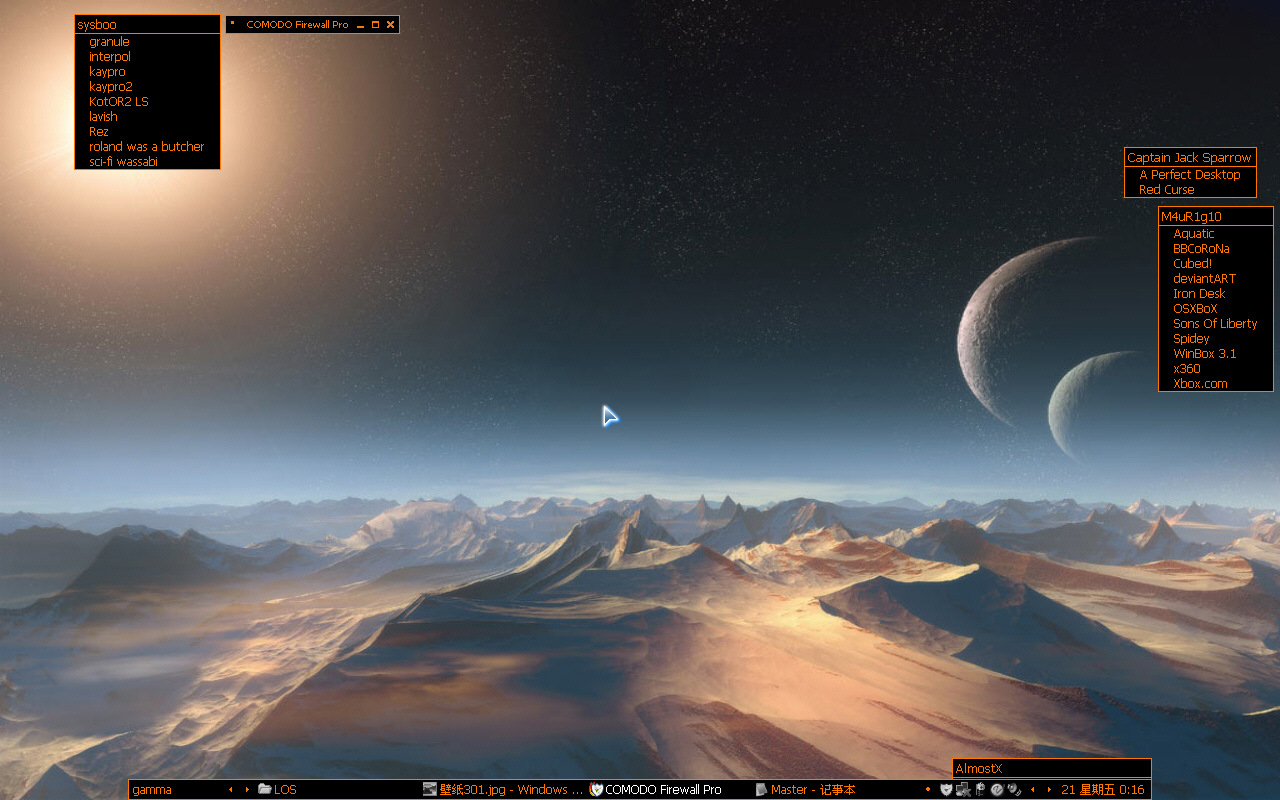Select the Xbox.com menu entry
This screenshot has width=1280, height=800.
1200,384
